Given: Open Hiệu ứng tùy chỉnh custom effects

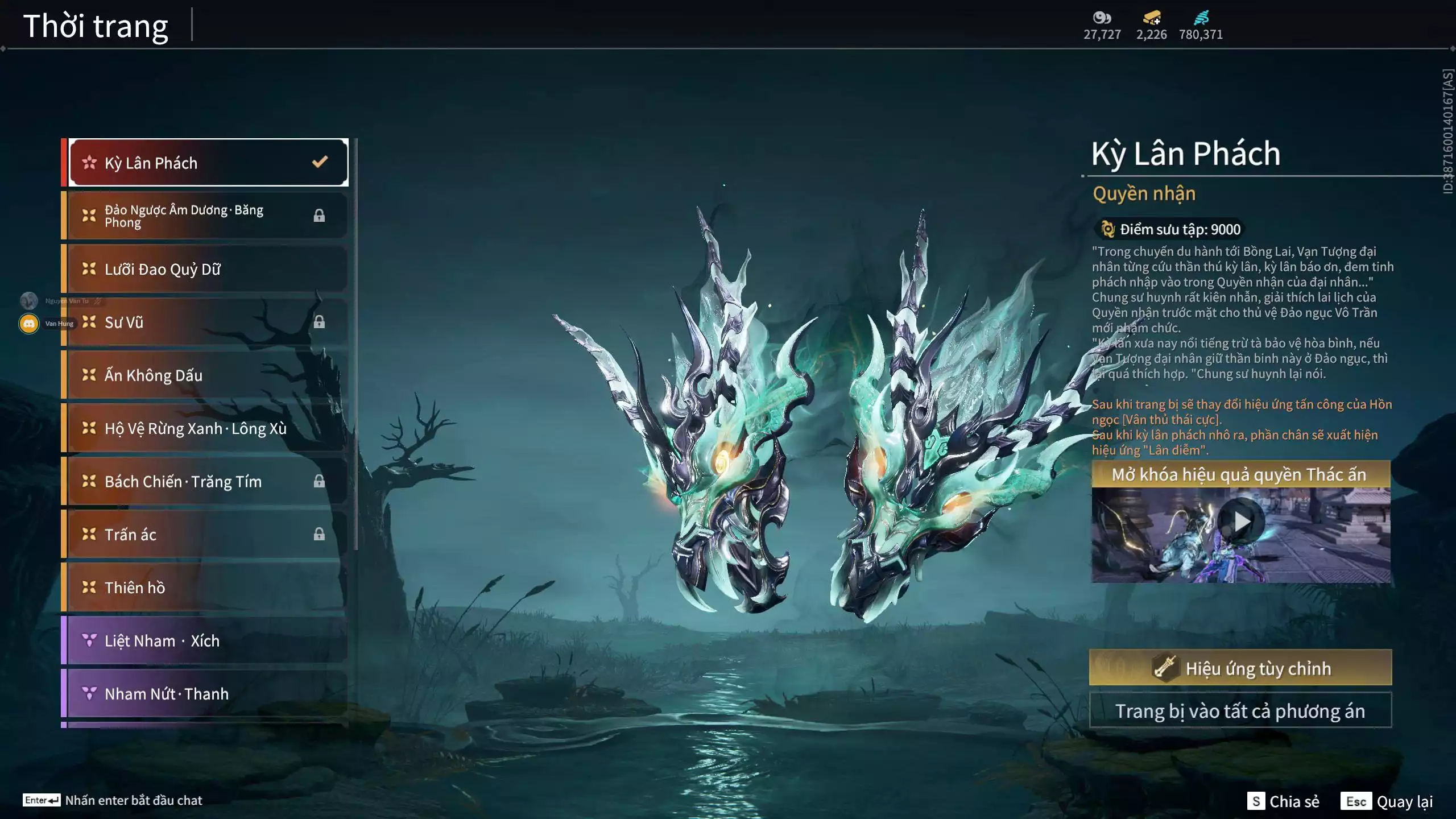Looking at the screenshot, I should tap(1240, 668).
